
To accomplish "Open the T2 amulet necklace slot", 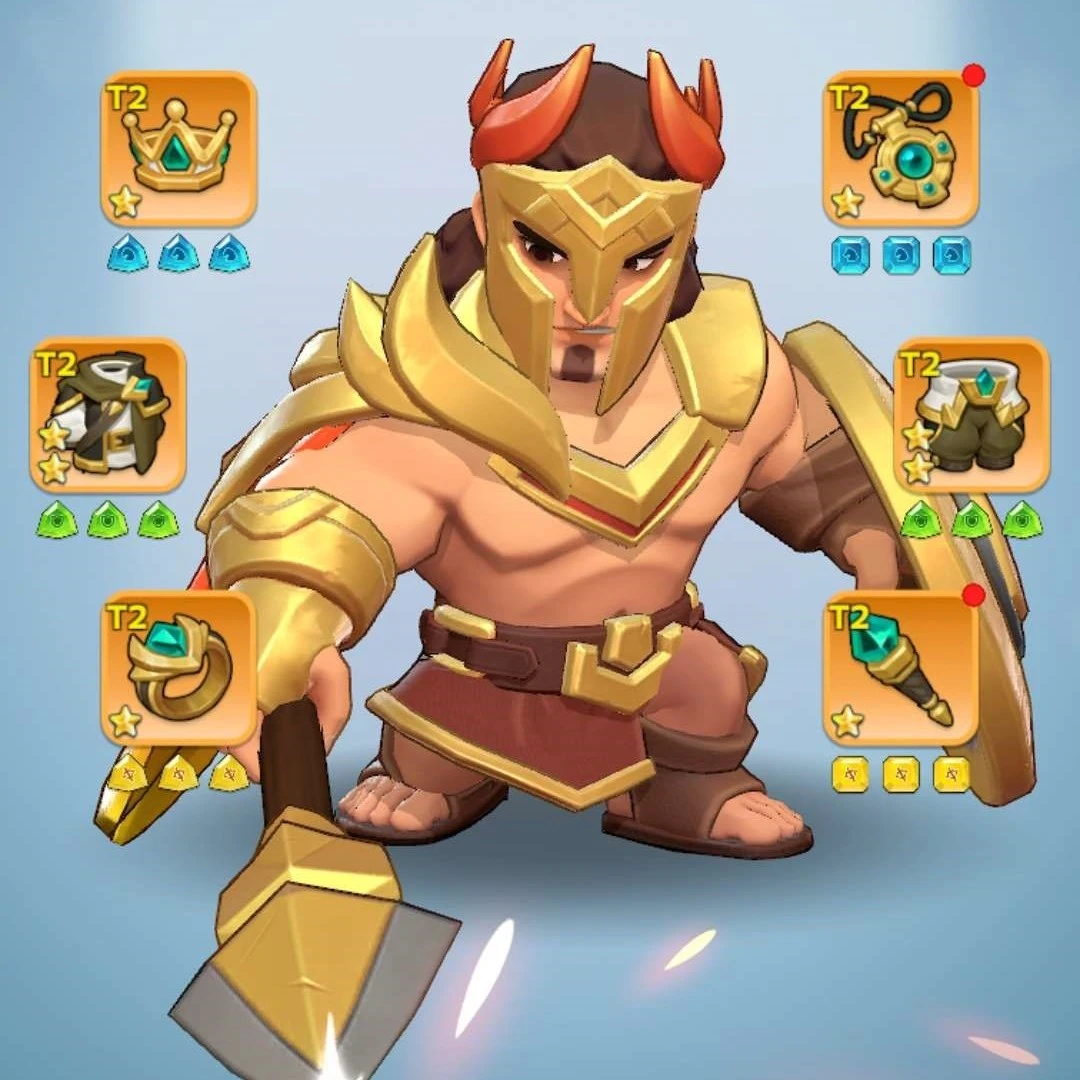I will (x=900, y=149).
